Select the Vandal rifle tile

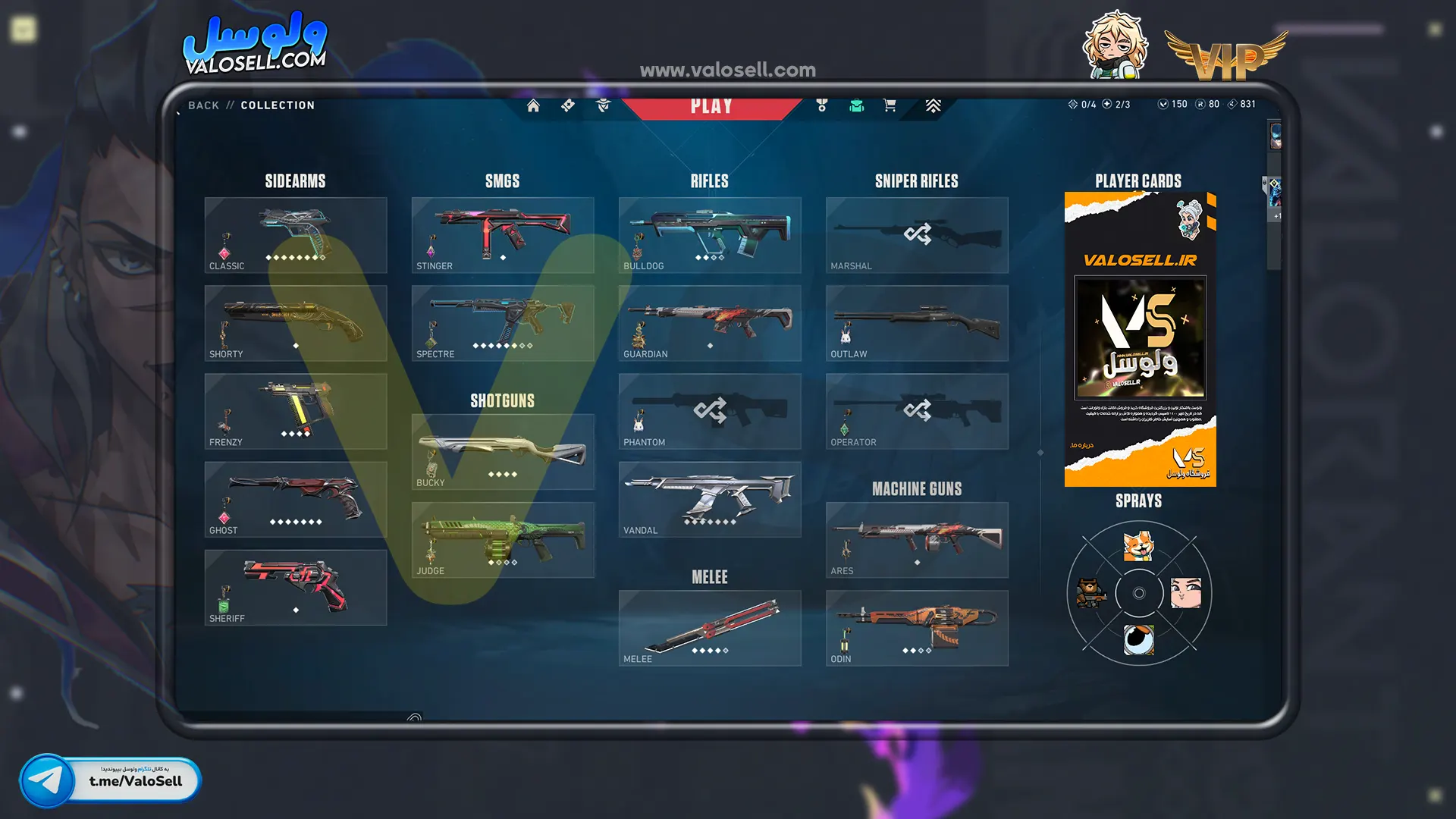tap(710, 499)
